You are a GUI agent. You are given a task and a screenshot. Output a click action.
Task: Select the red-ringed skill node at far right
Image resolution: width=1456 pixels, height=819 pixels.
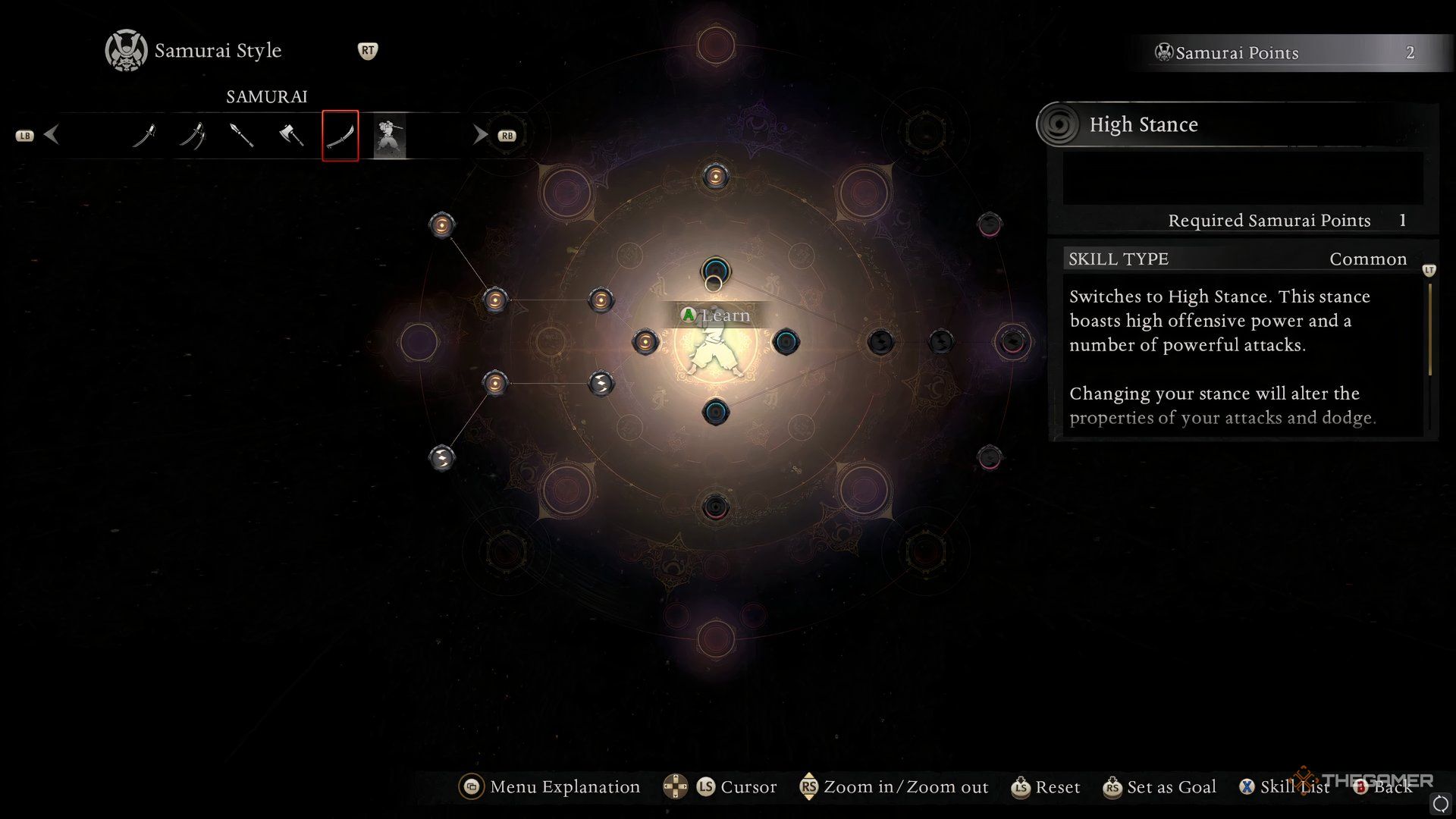[1012, 341]
